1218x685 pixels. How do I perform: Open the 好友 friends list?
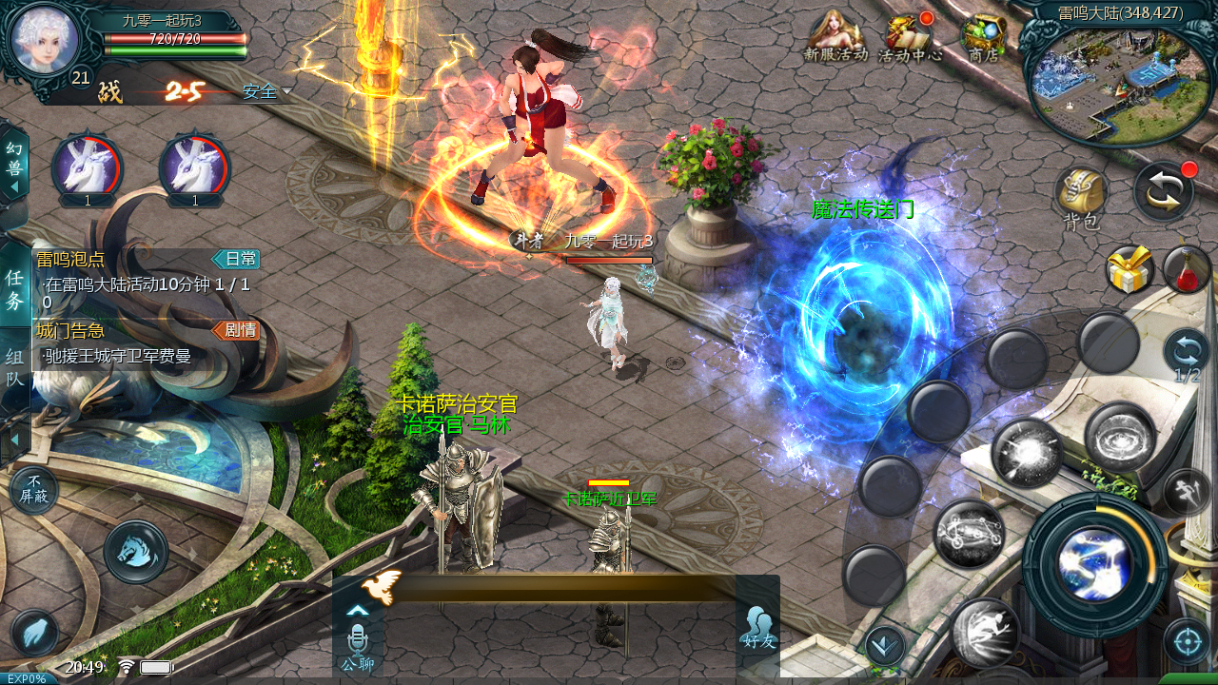tap(758, 628)
